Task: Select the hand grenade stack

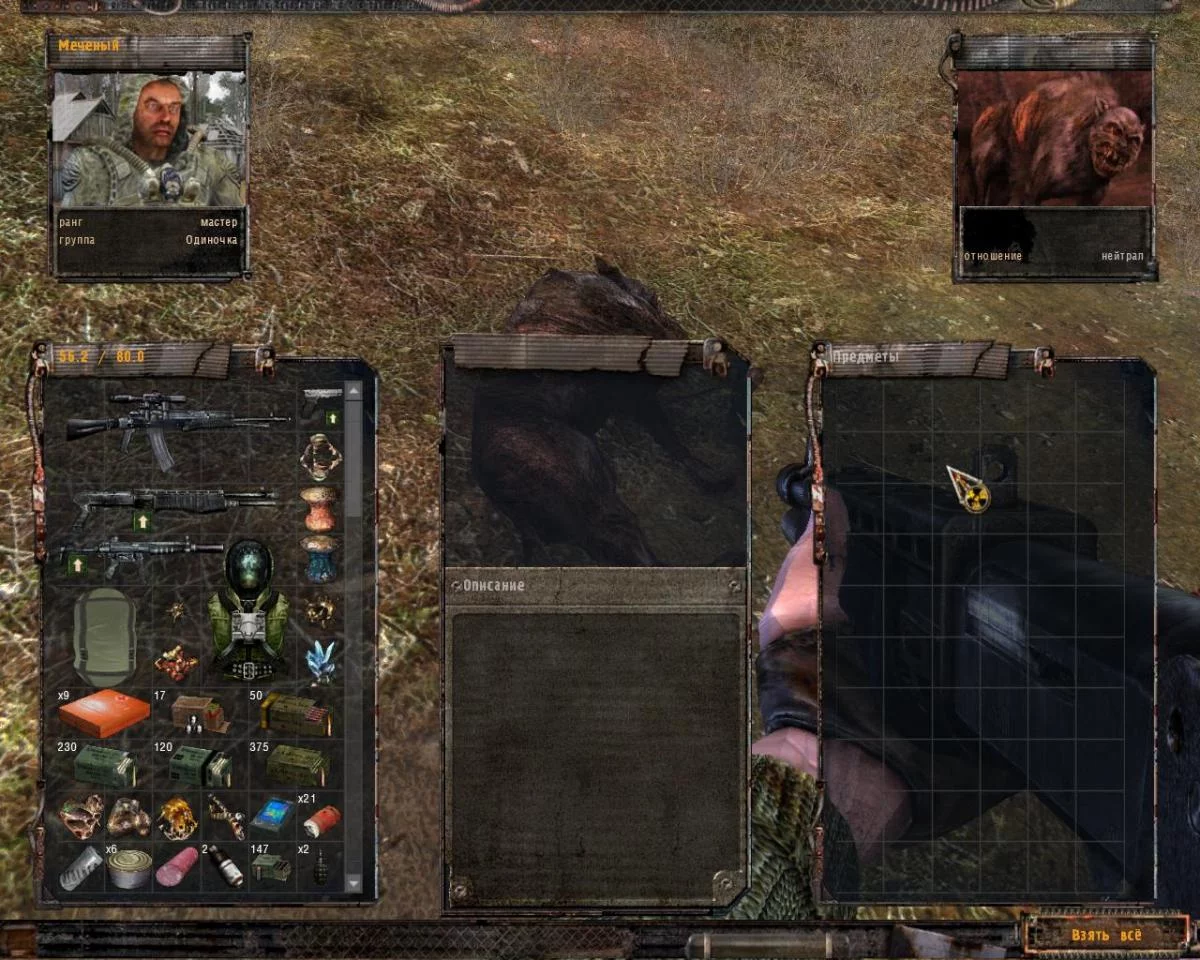Action: point(322,867)
